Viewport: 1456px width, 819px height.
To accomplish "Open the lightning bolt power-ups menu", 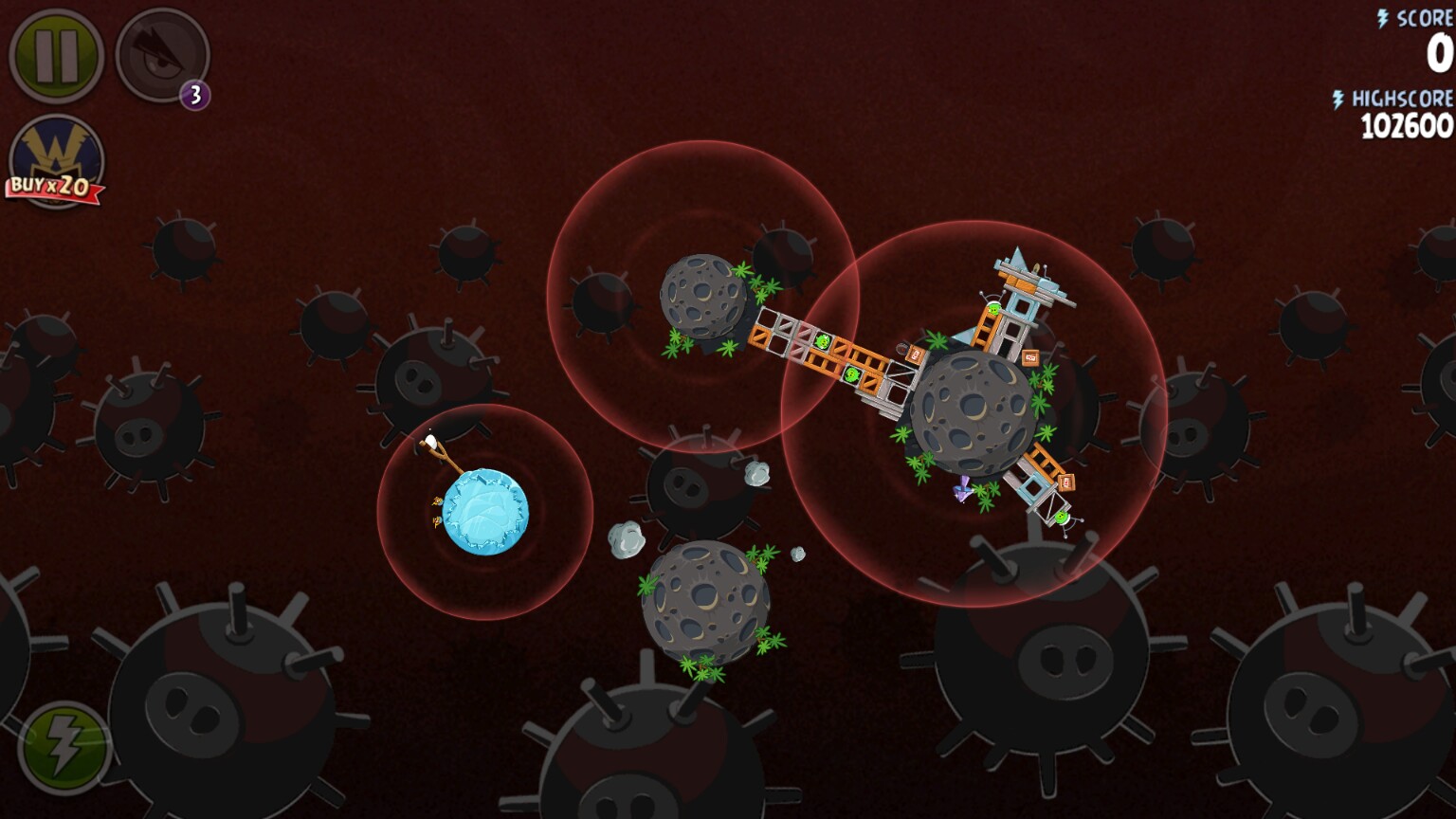I will (63, 749).
